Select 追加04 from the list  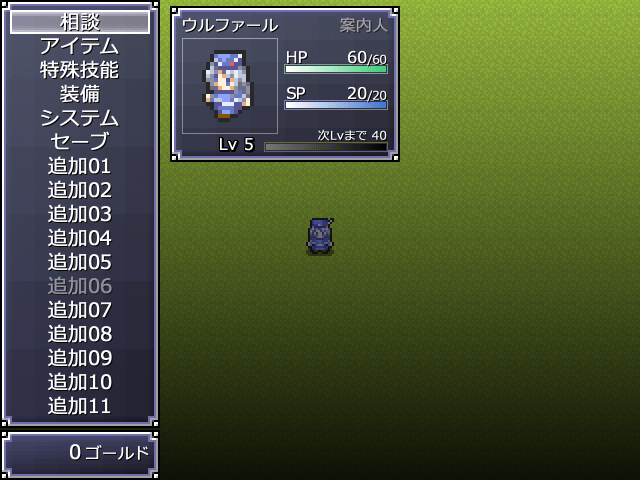point(80,238)
